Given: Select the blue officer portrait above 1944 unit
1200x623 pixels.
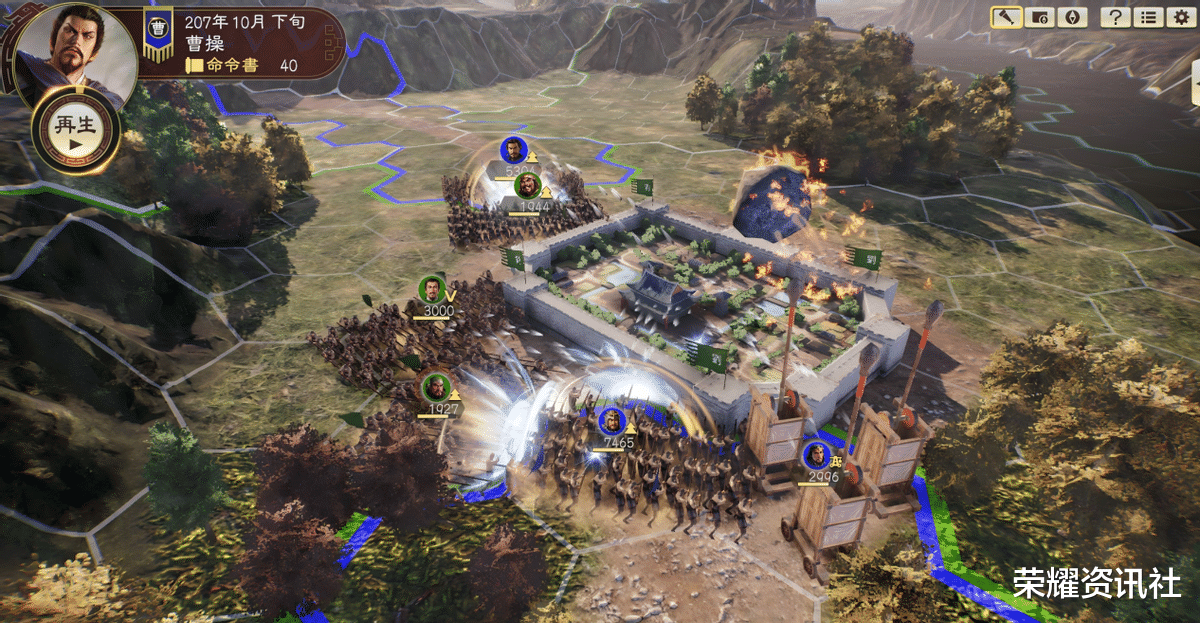Looking at the screenshot, I should tap(513, 150).
